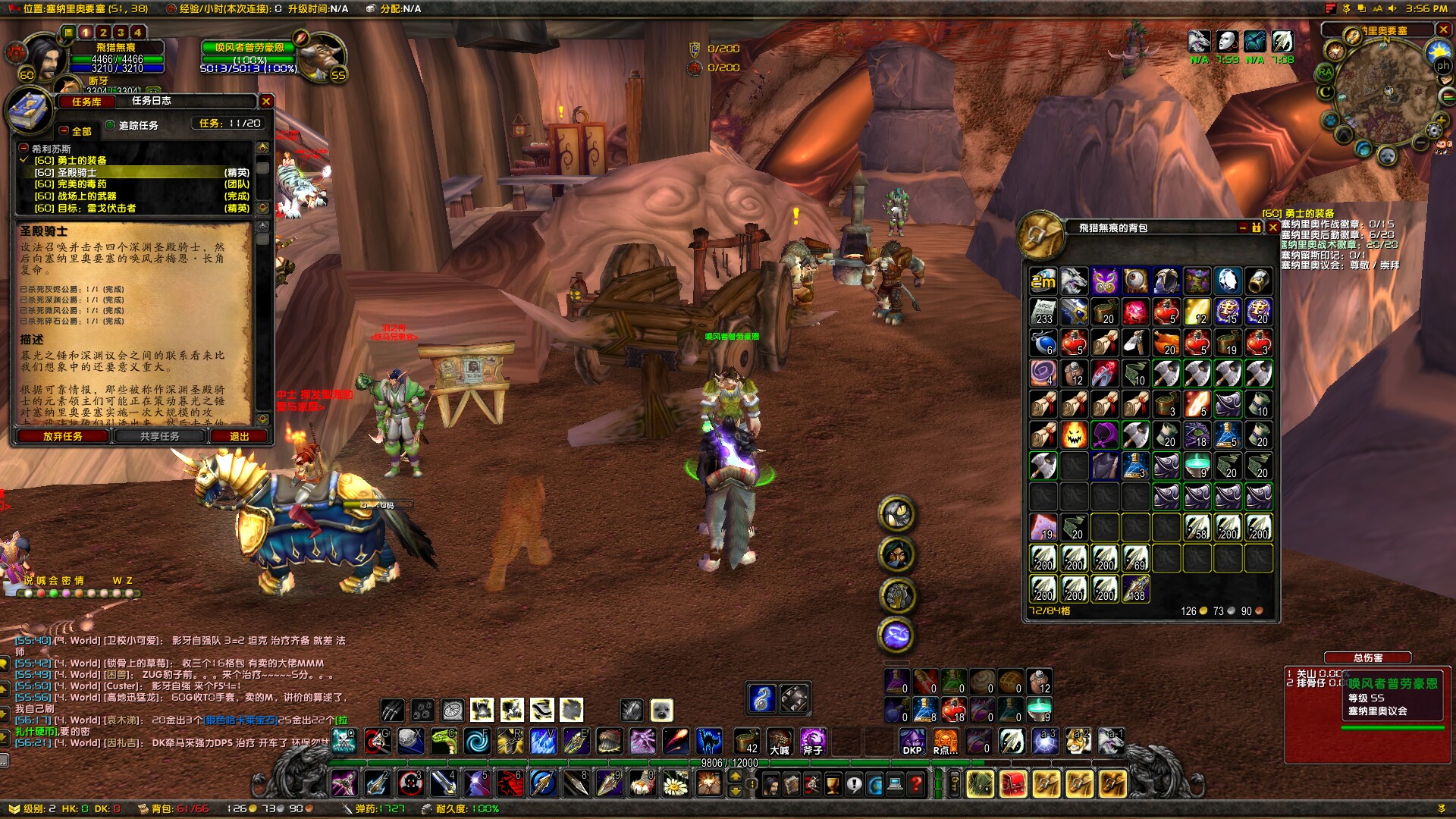Screen dimensions: 1456x819
Task: Enable the 追踪任务 quest tracking toggle
Action: (x=109, y=126)
